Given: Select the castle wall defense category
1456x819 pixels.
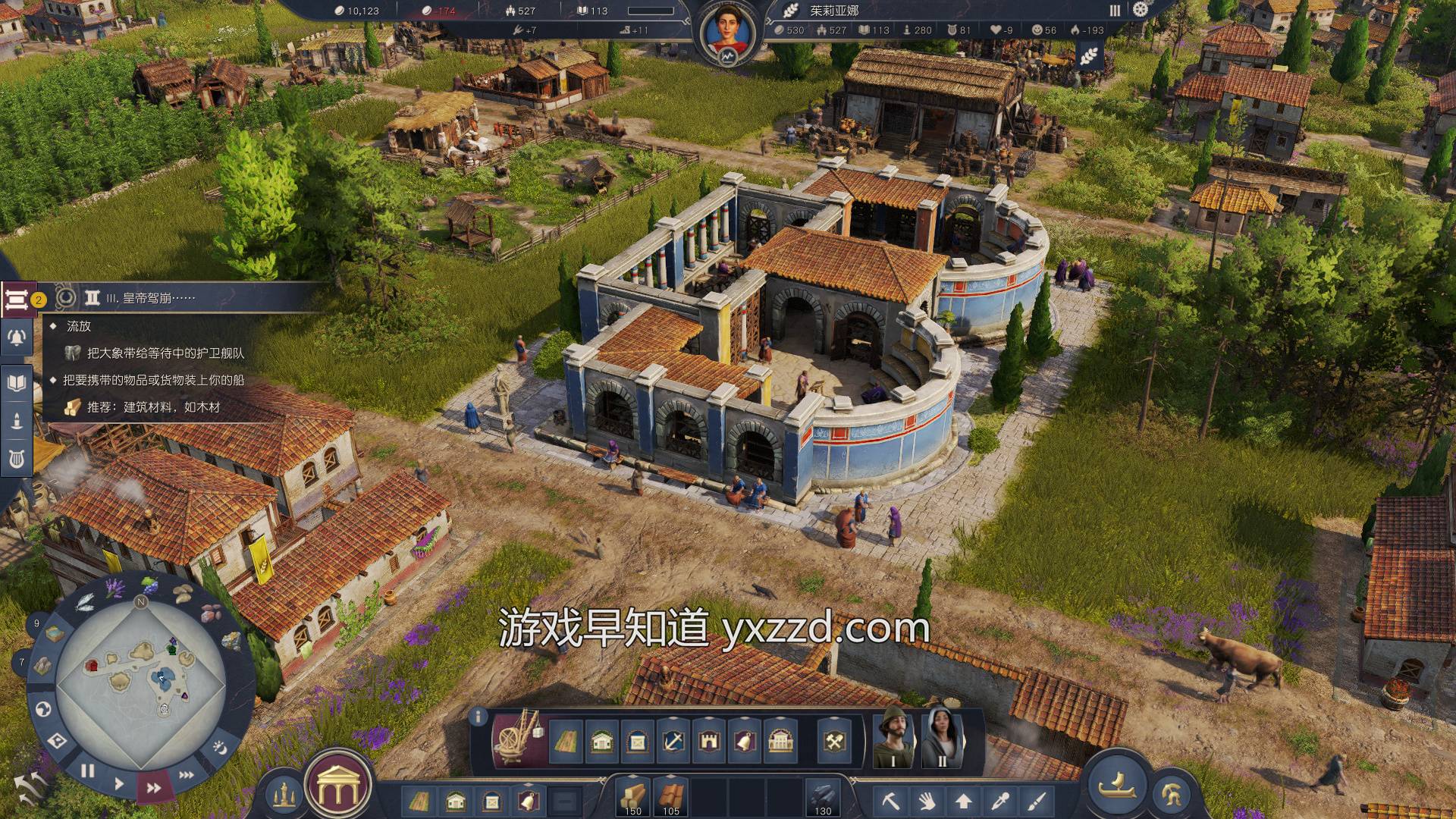Looking at the screenshot, I should [709, 741].
